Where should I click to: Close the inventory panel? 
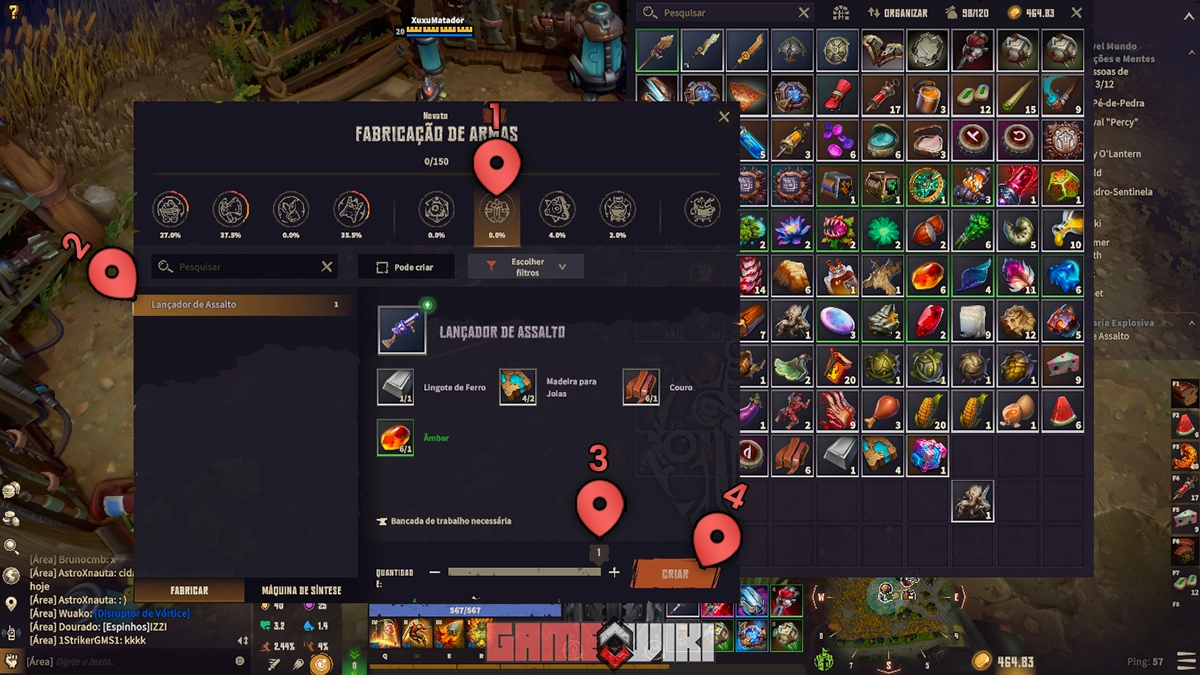click(x=1076, y=13)
